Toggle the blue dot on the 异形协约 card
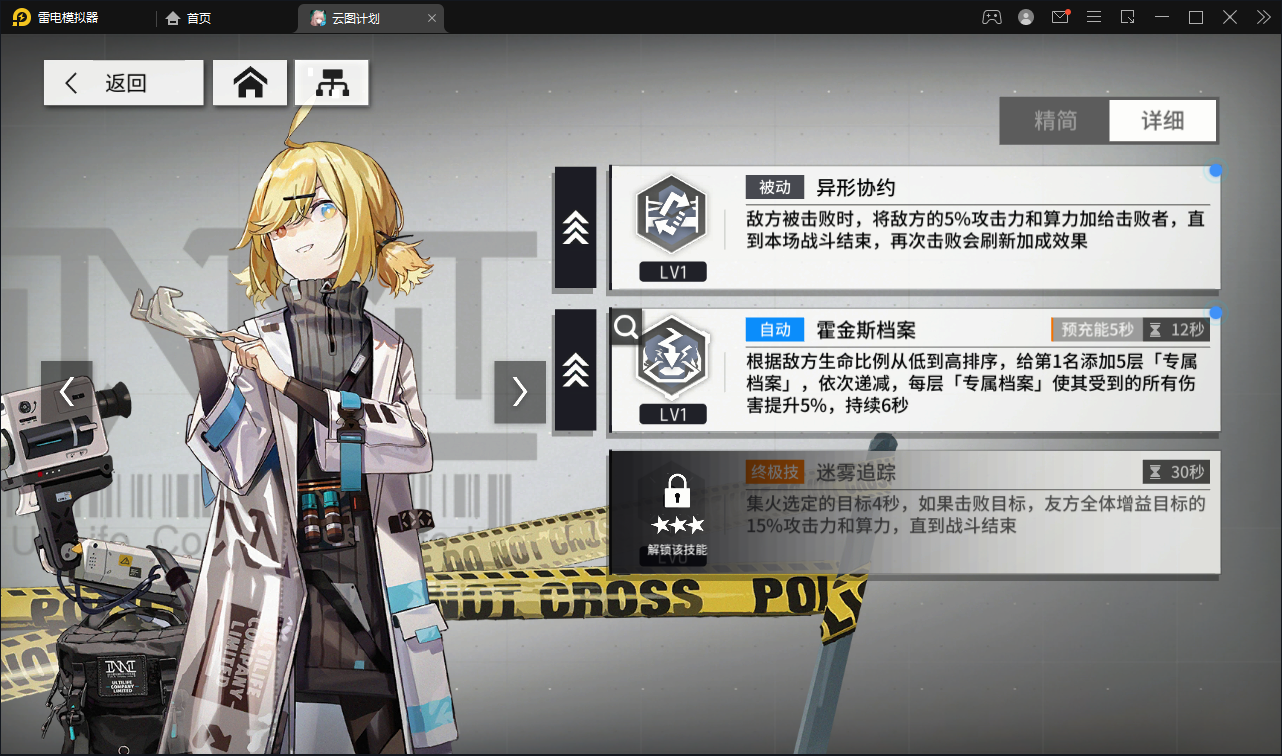 click(x=1215, y=171)
